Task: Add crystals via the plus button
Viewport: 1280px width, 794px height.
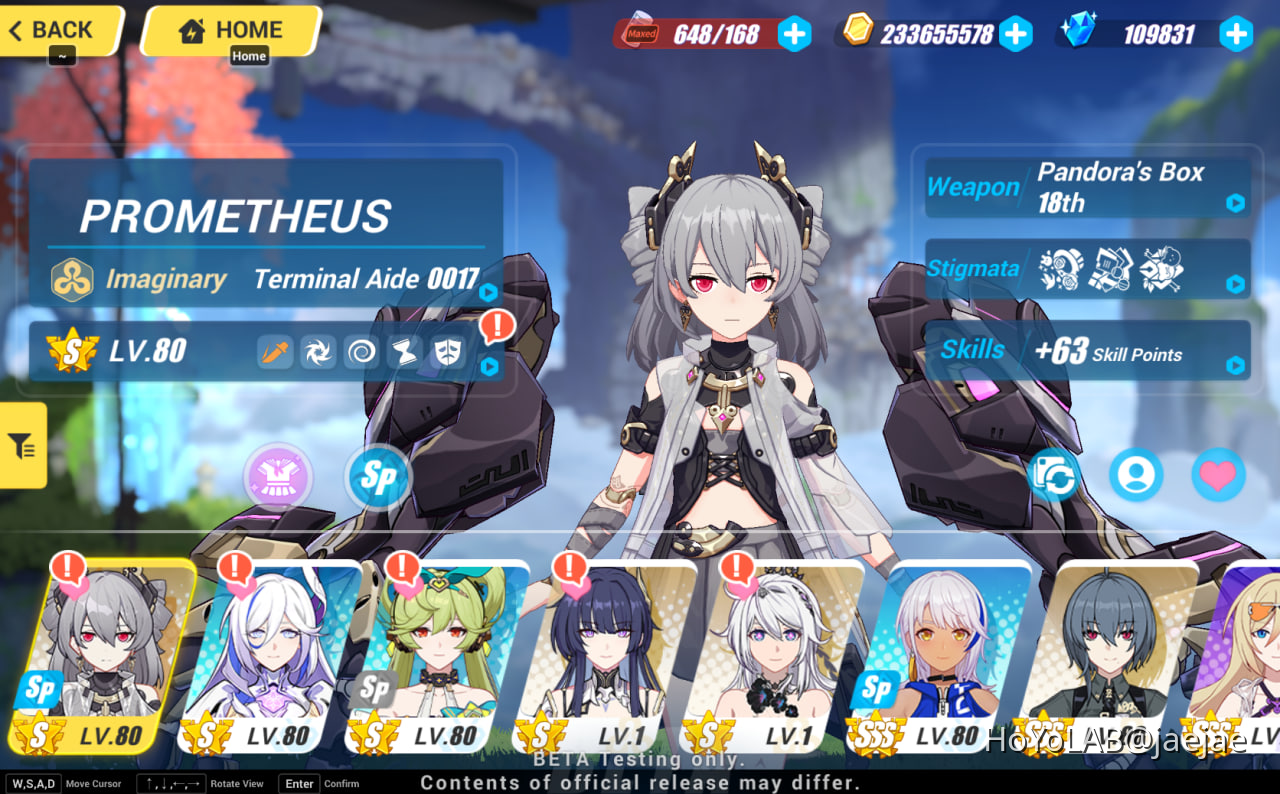Action: [1237, 34]
